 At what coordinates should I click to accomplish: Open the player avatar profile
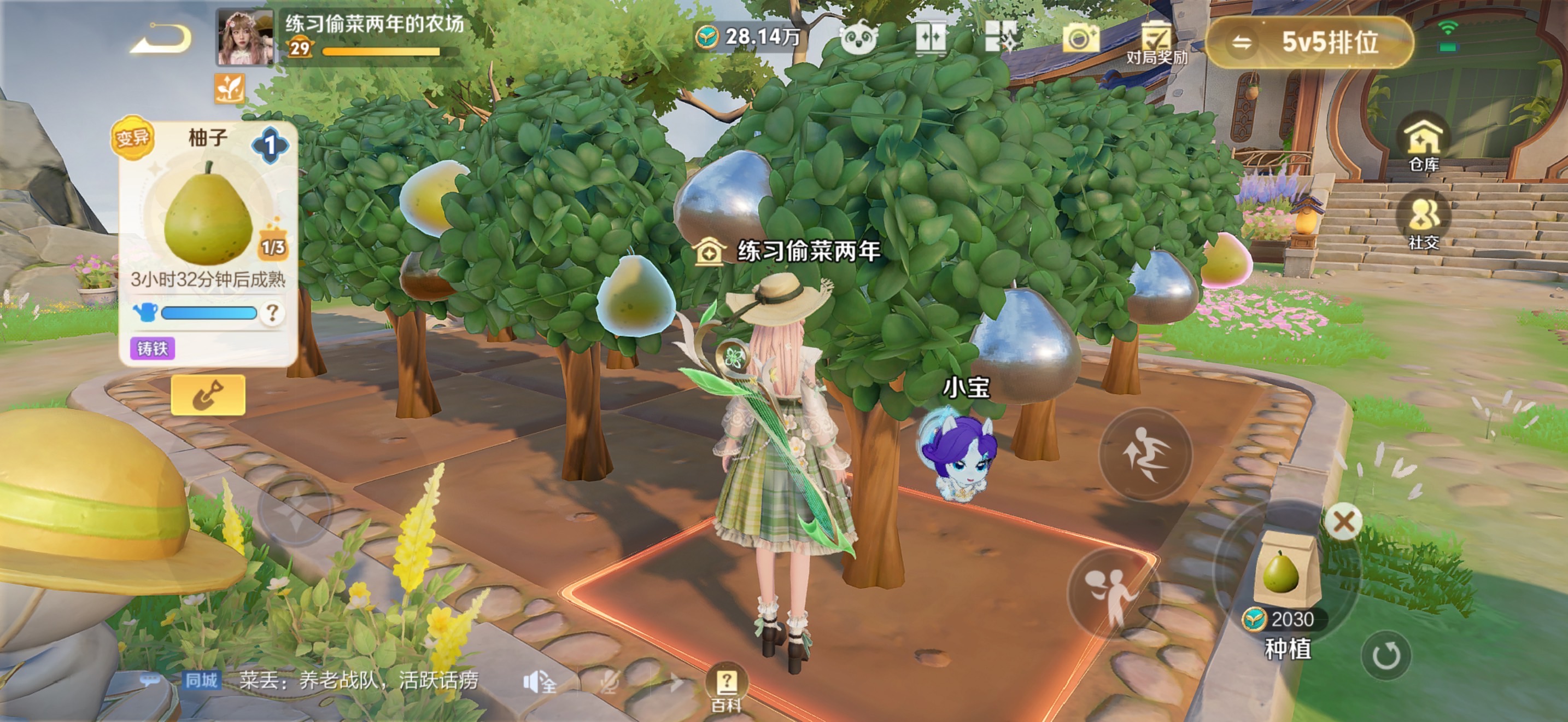click(245, 38)
